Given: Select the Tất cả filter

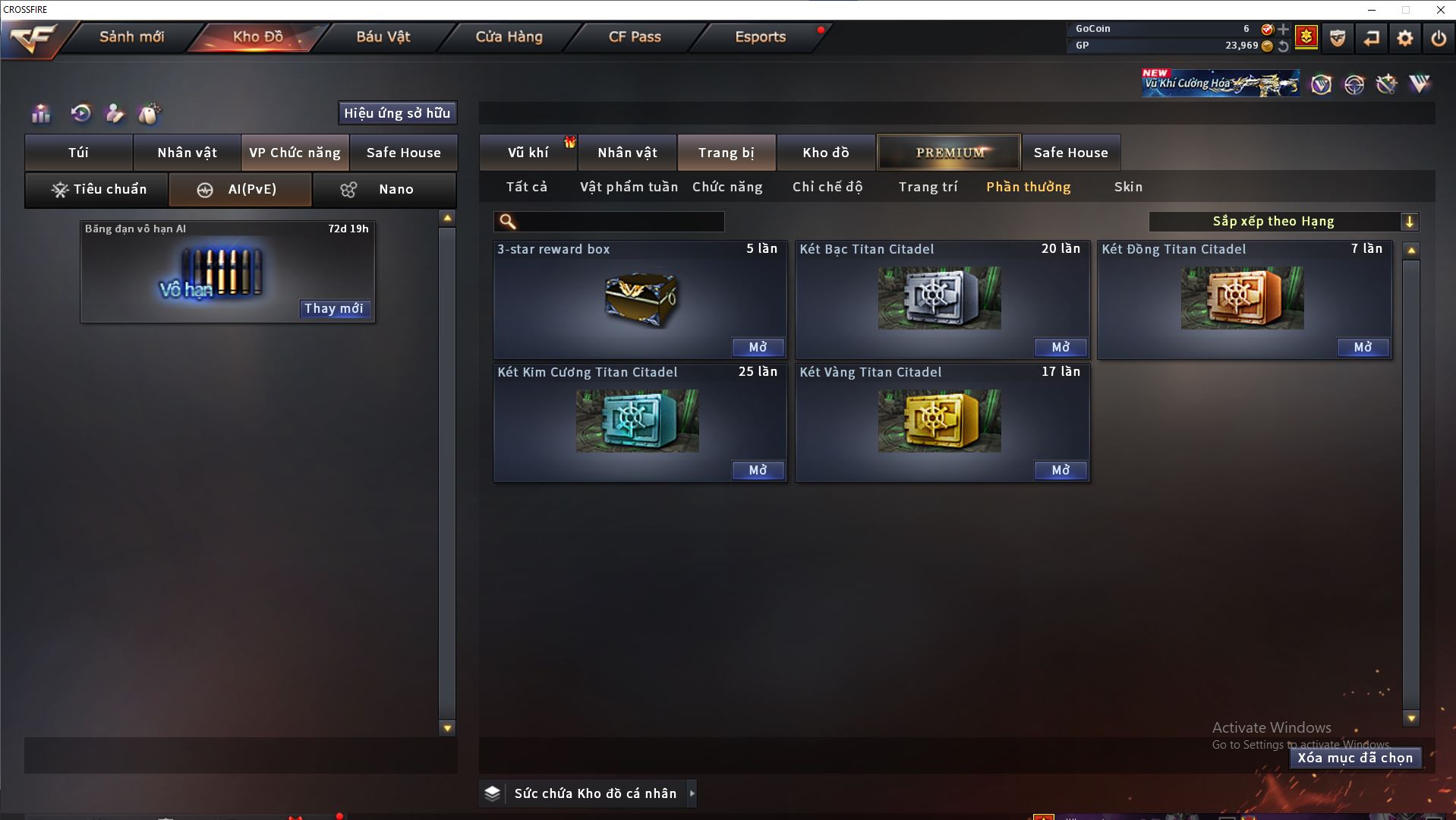Looking at the screenshot, I should 526,187.
